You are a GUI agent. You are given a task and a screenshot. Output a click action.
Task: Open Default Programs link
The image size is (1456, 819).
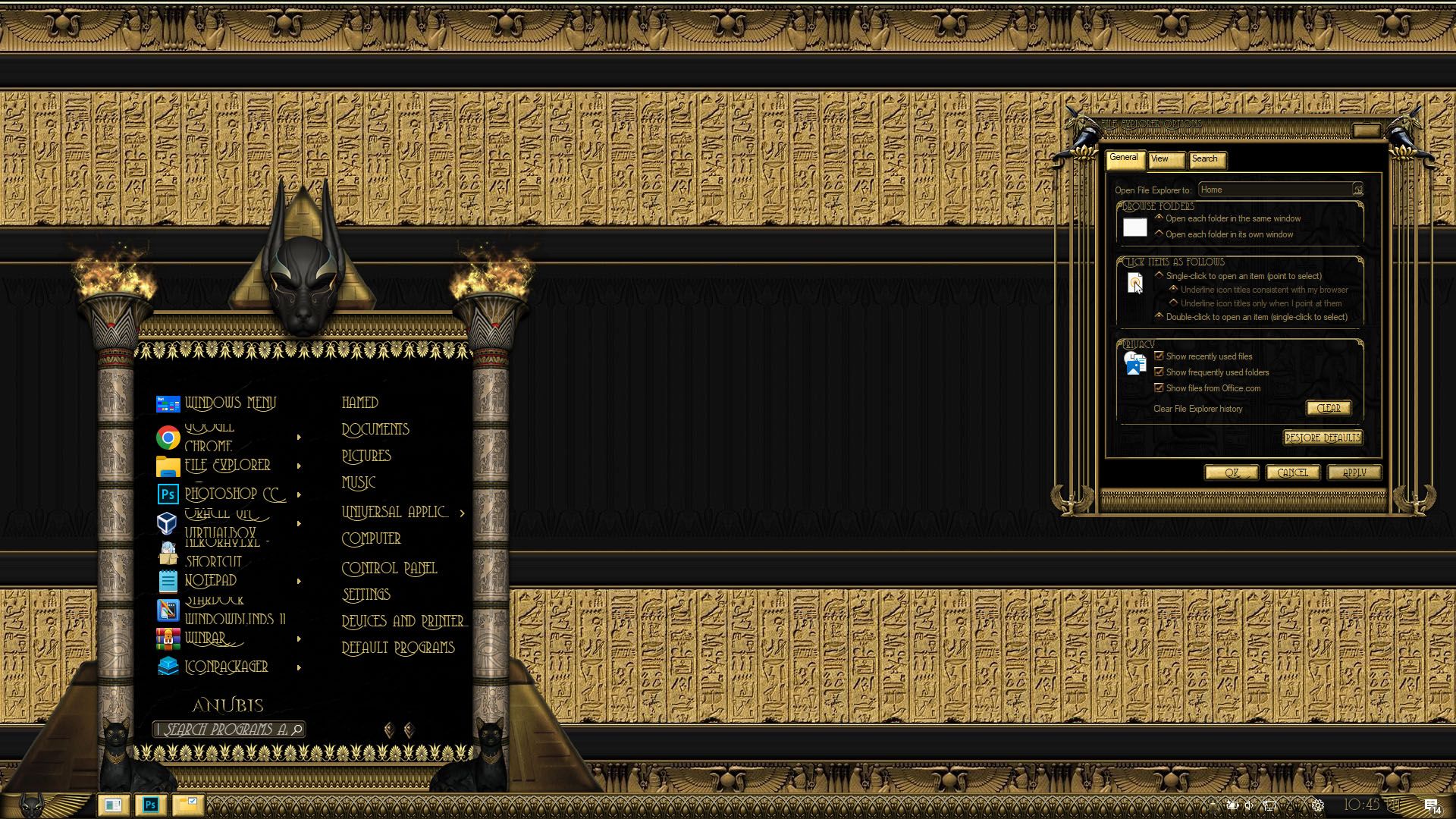(x=398, y=648)
